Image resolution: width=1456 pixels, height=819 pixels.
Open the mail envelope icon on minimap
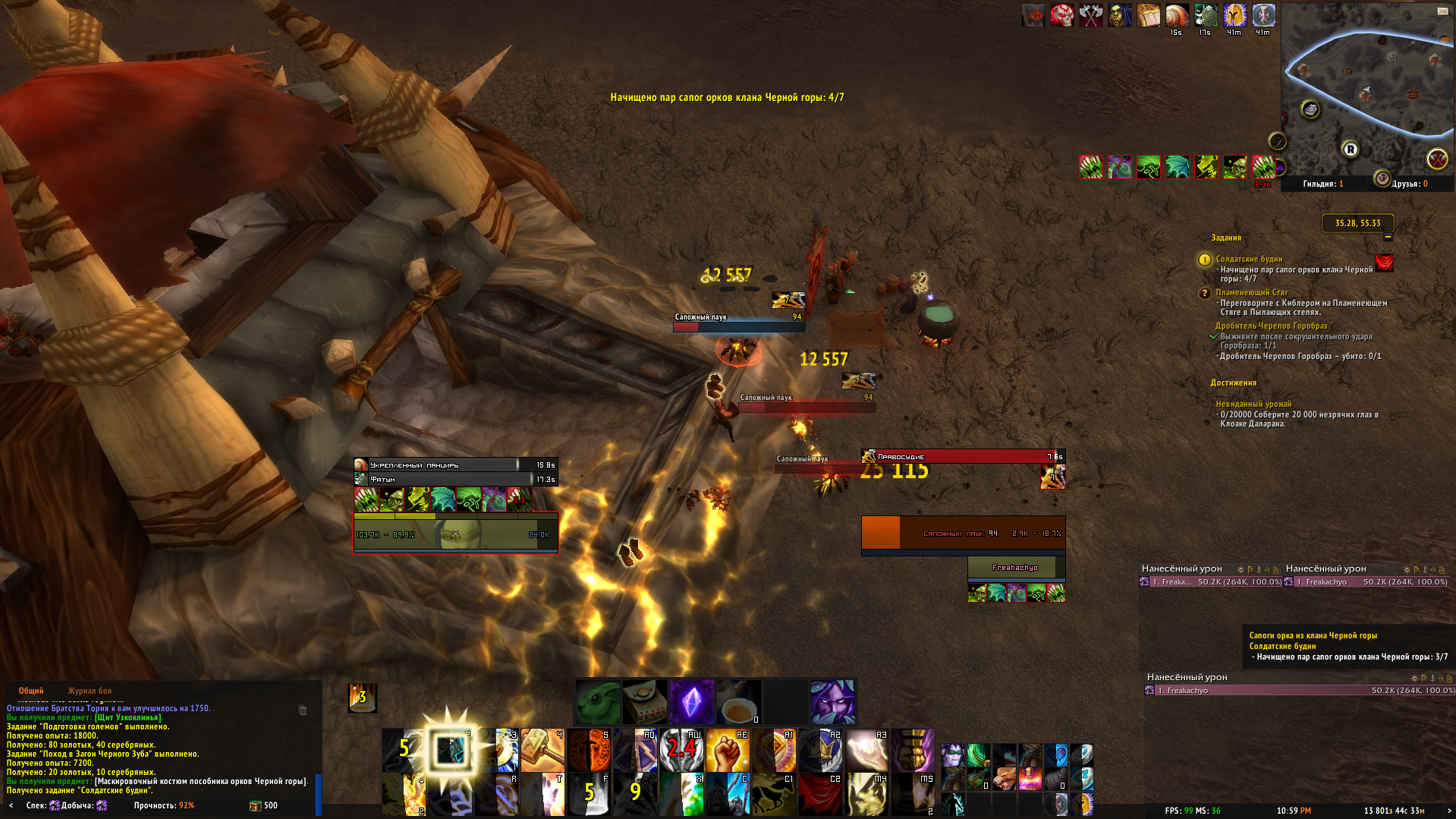tap(1442, 11)
